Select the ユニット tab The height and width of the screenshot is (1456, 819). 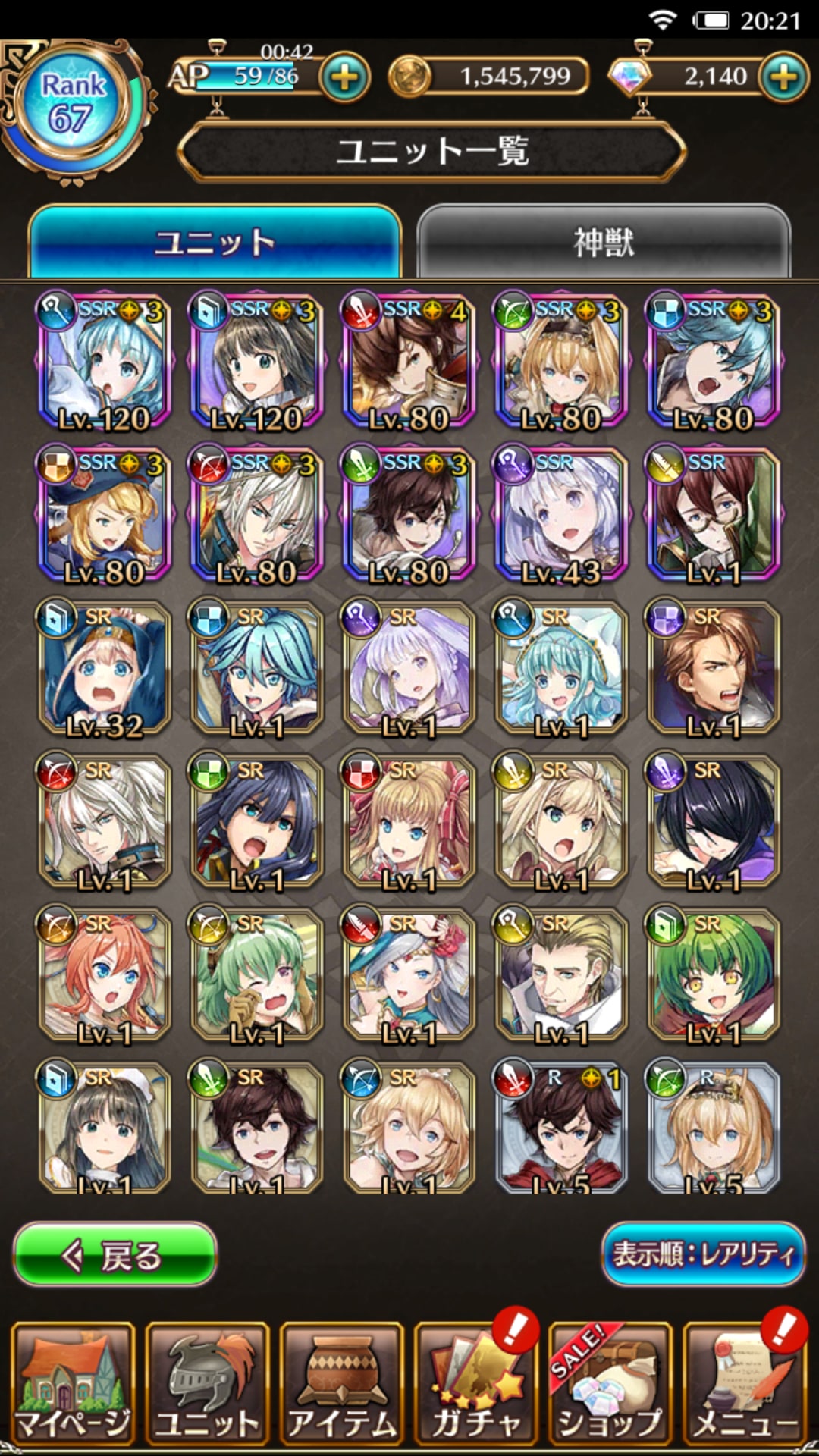(x=215, y=243)
